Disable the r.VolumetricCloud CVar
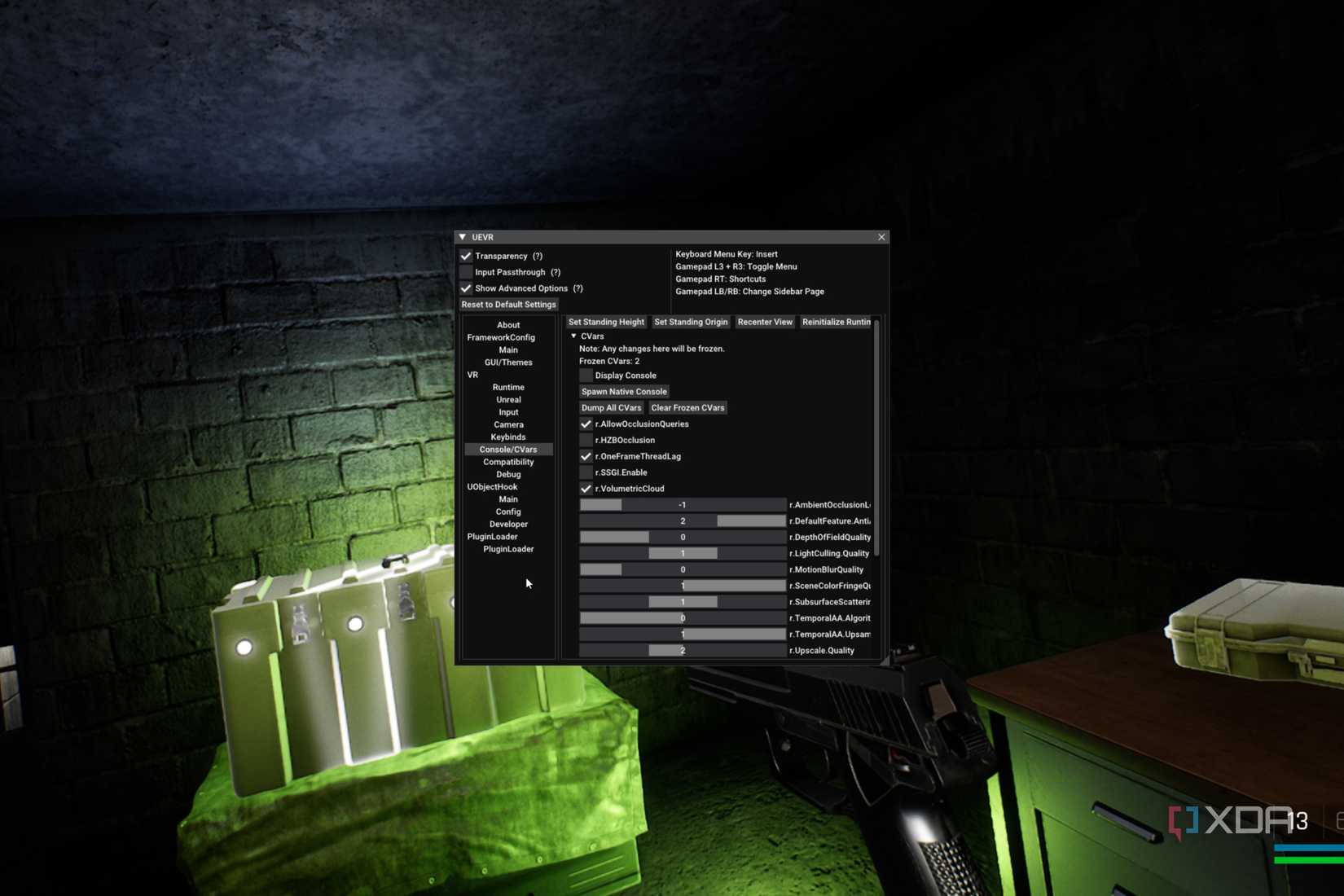Screen dimensions: 1344x896 tap(586, 488)
